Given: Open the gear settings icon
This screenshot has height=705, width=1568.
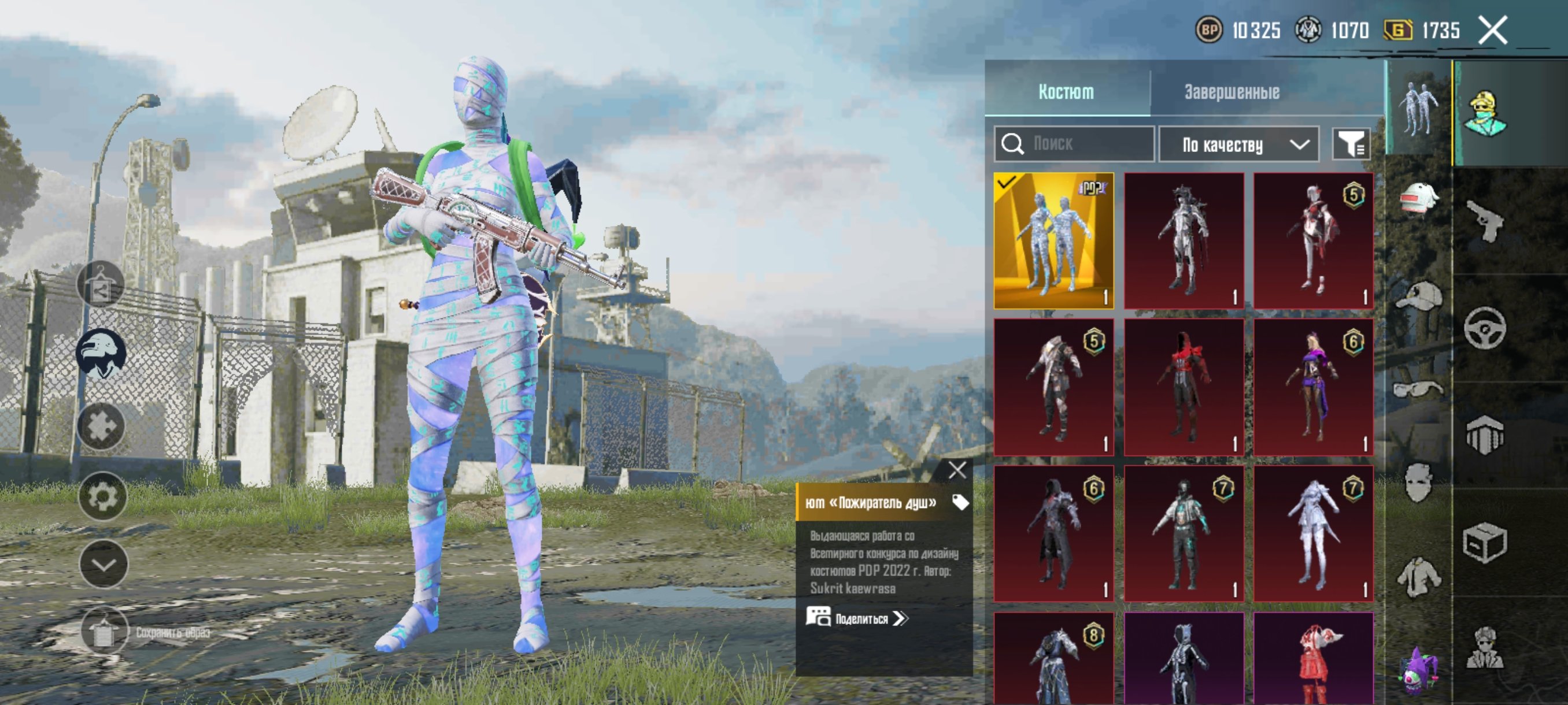Looking at the screenshot, I should (102, 496).
